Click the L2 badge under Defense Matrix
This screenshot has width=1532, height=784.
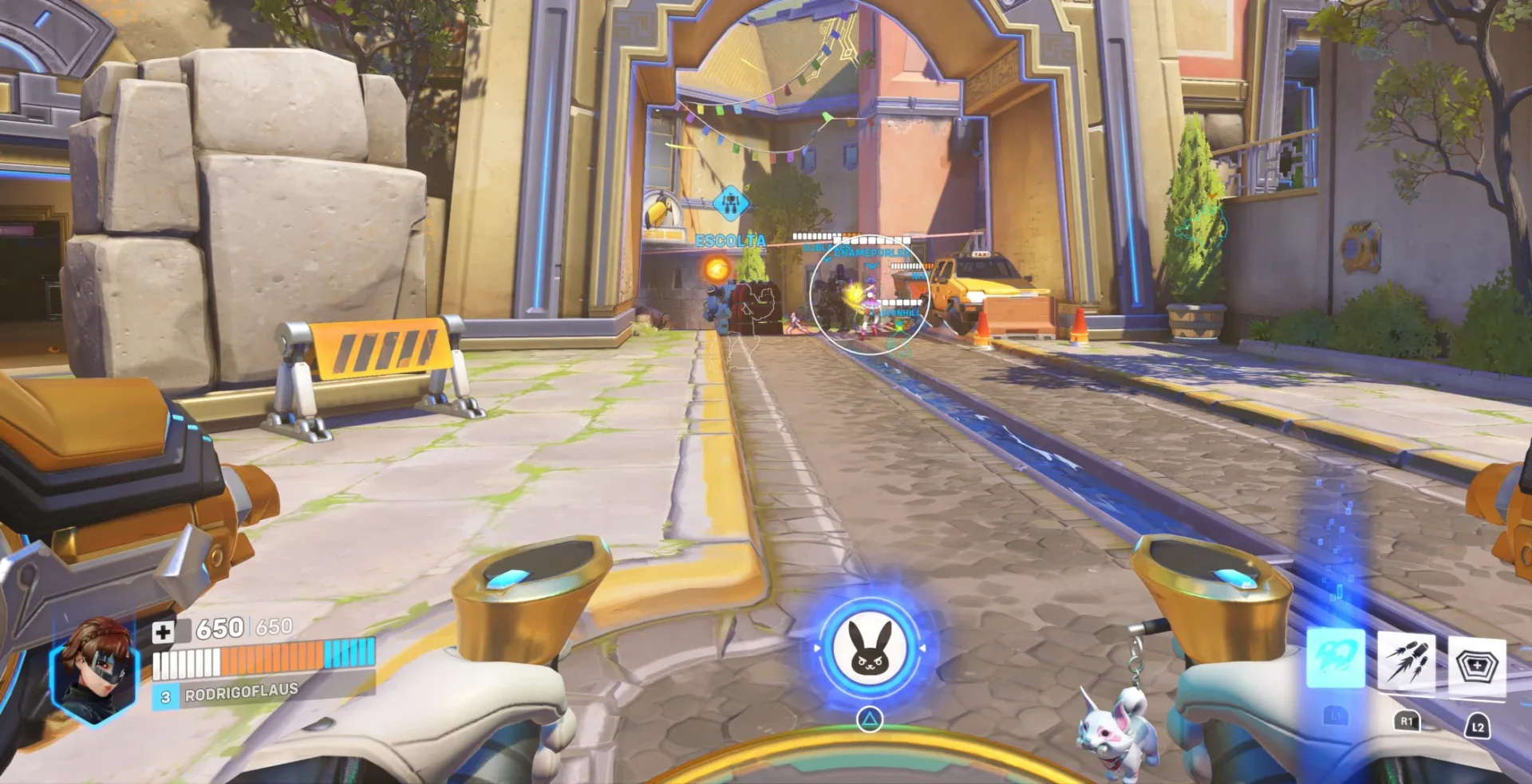click(1479, 727)
